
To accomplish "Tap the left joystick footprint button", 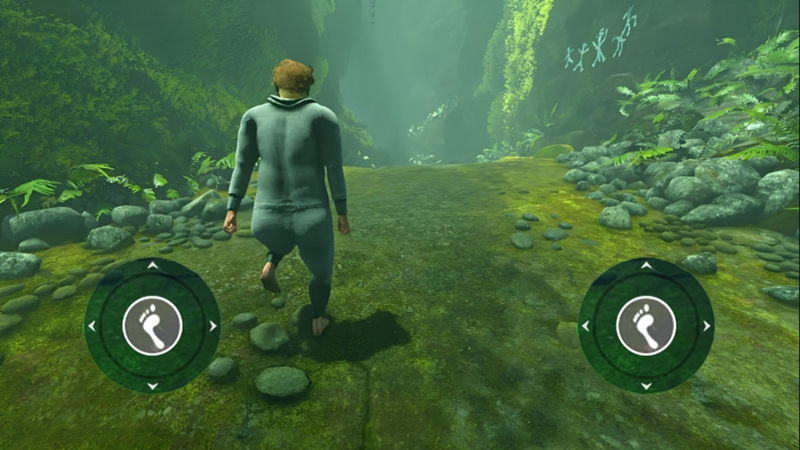I will [152, 326].
